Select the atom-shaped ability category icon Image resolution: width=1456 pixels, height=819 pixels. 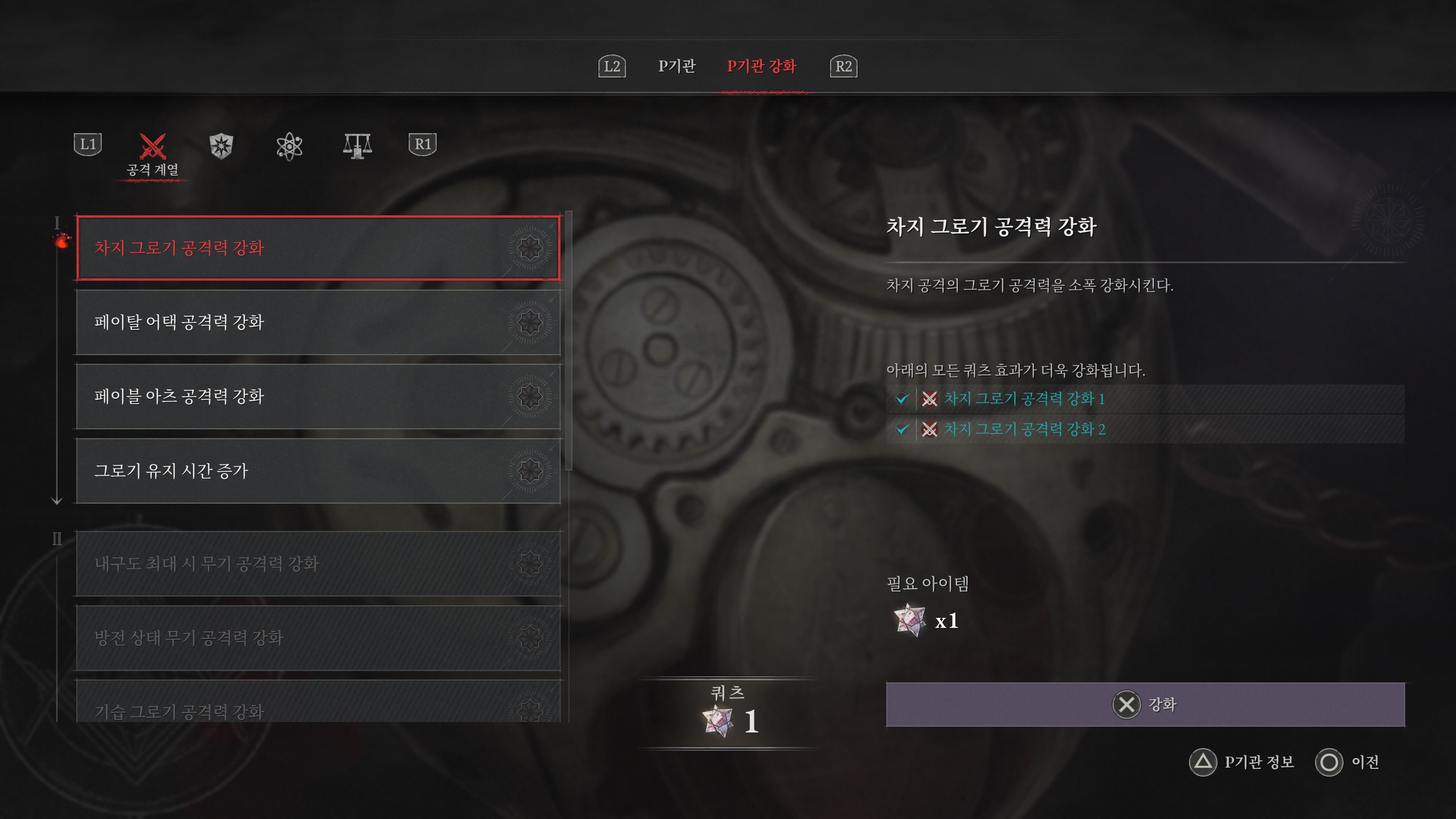[290, 146]
